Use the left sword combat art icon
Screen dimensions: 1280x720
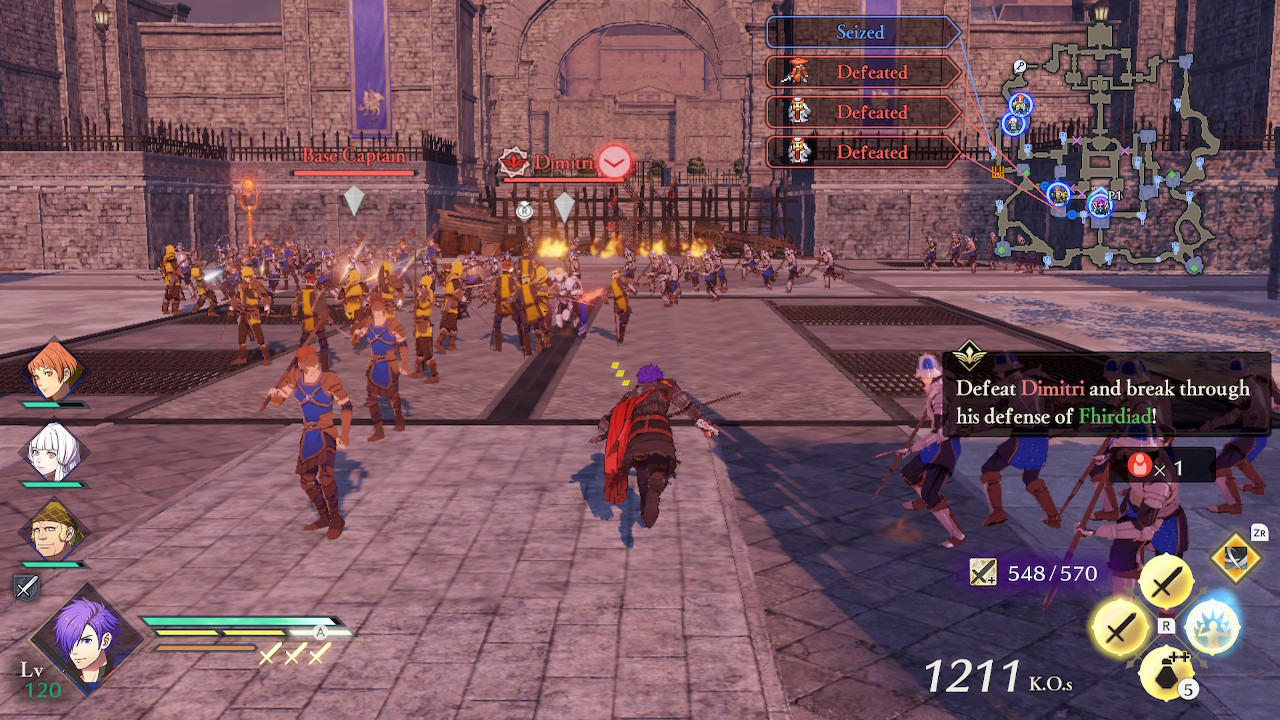point(1121,629)
